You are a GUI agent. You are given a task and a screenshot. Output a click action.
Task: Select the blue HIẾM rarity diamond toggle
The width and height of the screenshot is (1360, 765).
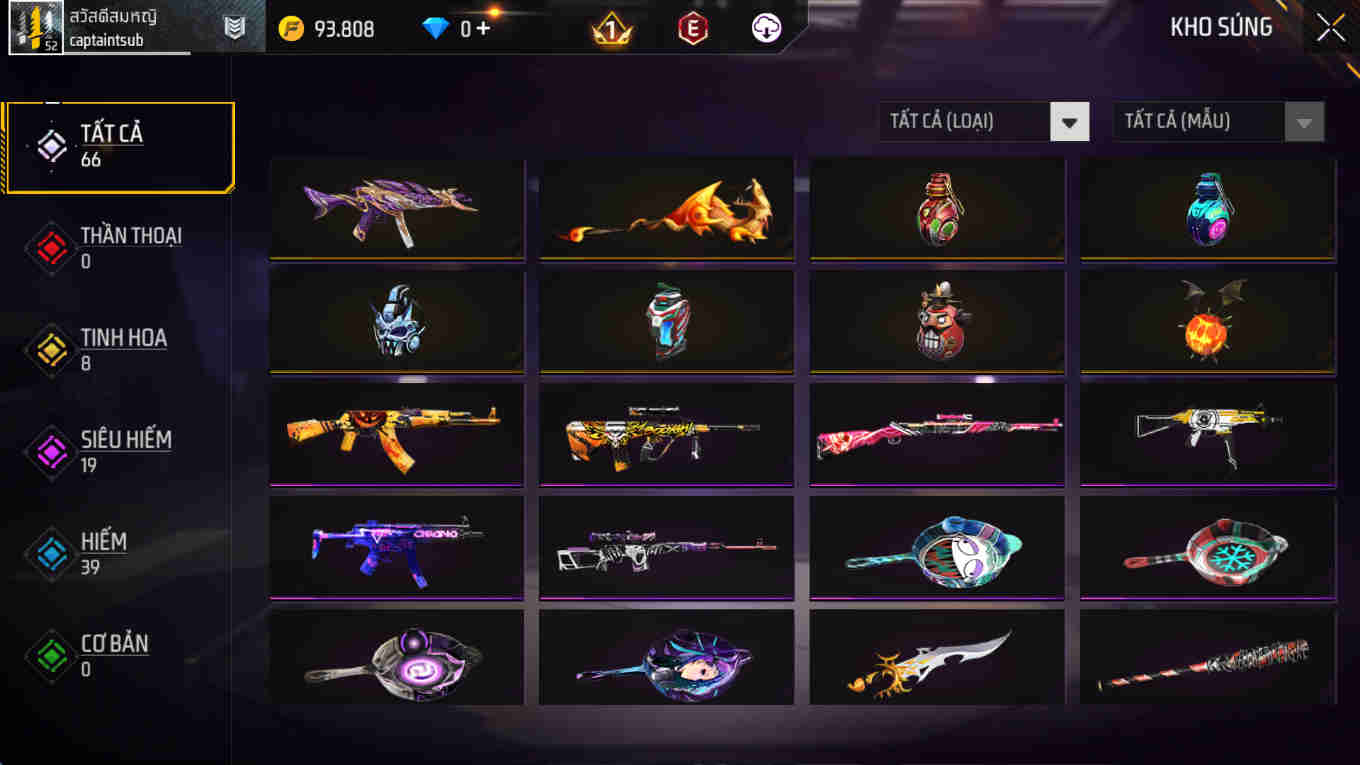click(x=50, y=553)
